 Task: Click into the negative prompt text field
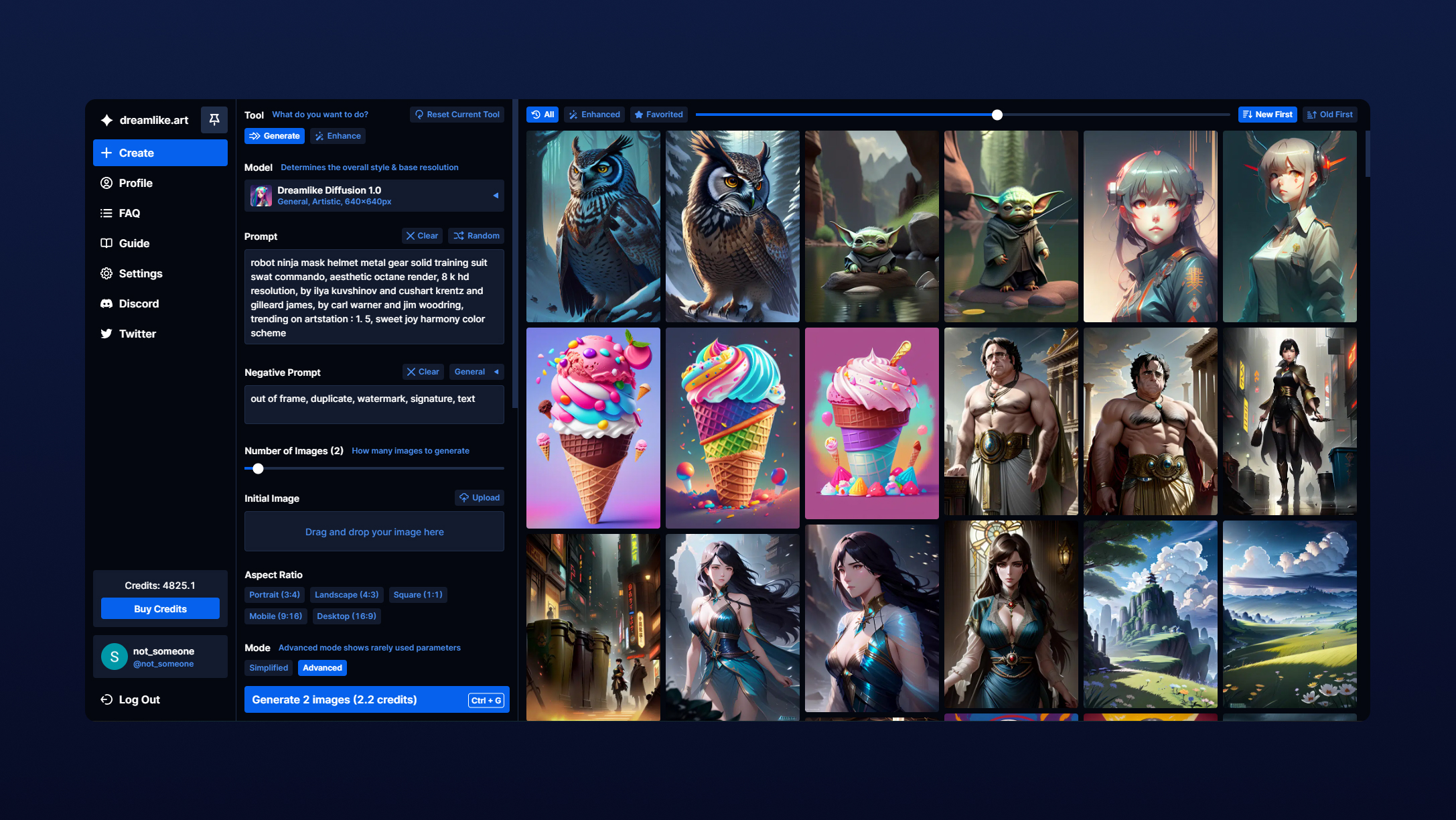[374, 405]
